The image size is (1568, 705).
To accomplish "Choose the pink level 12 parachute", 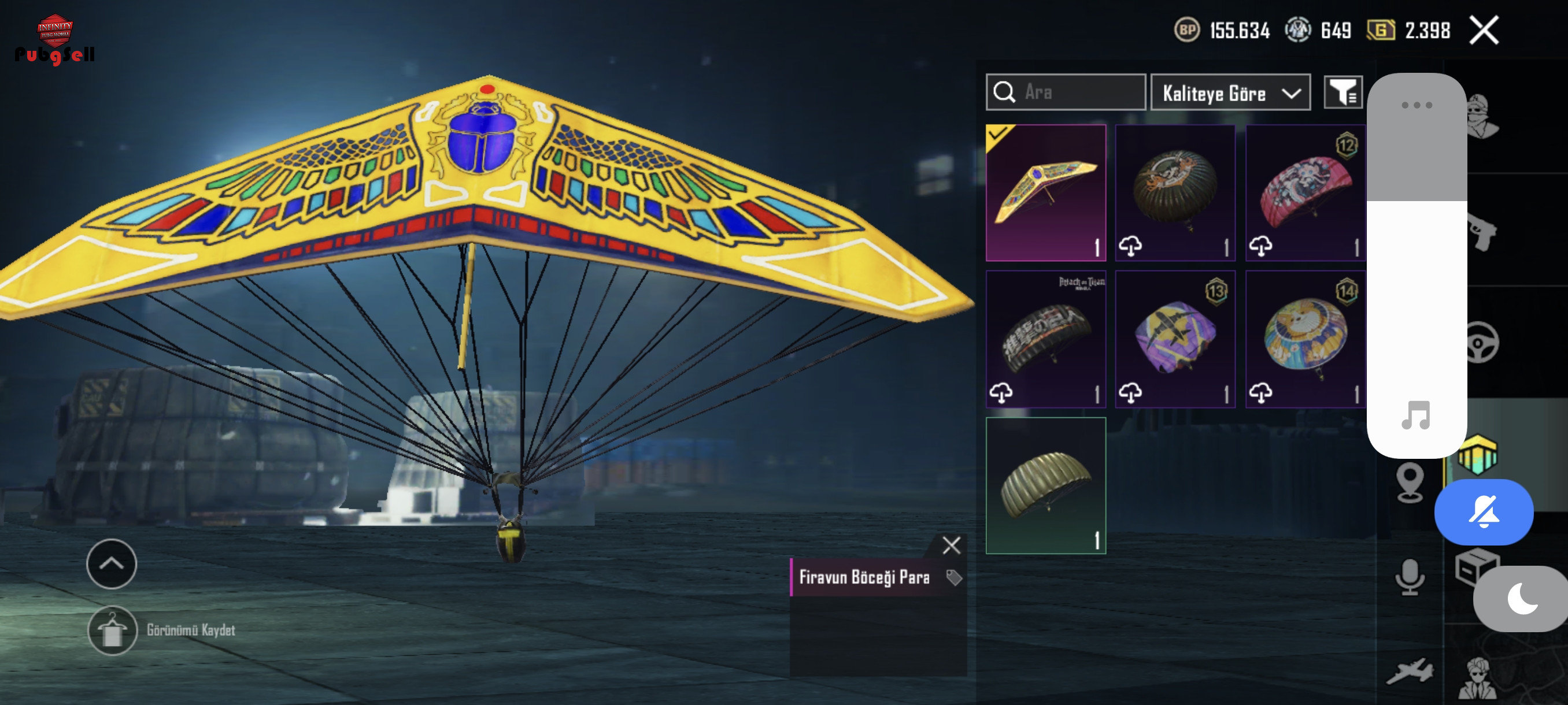I will 1305,193.
